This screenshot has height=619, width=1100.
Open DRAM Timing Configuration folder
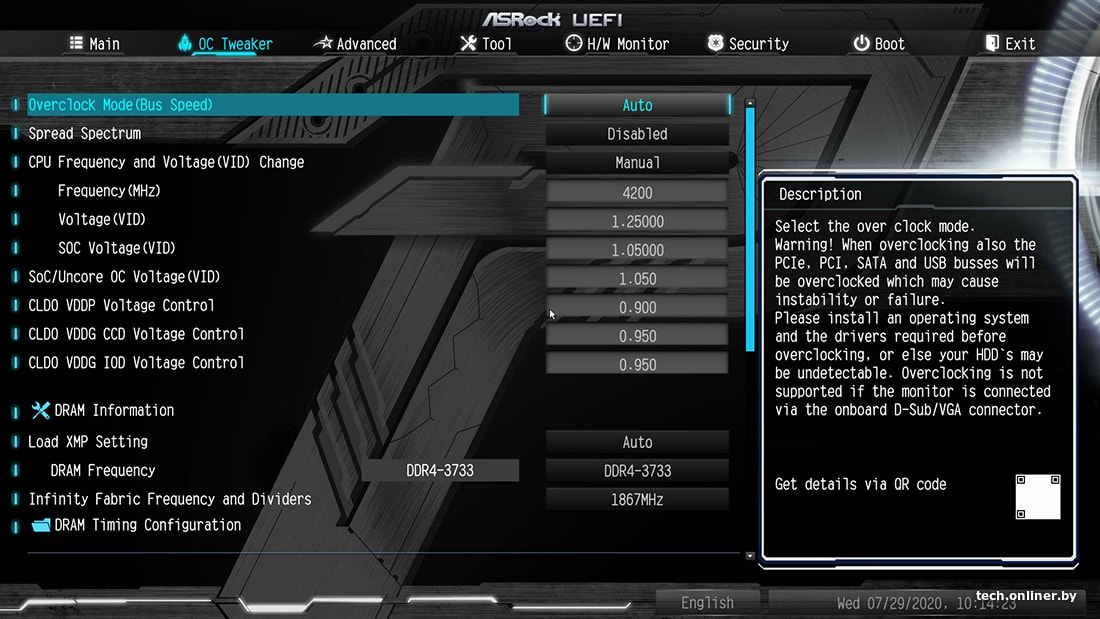[x=146, y=525]
